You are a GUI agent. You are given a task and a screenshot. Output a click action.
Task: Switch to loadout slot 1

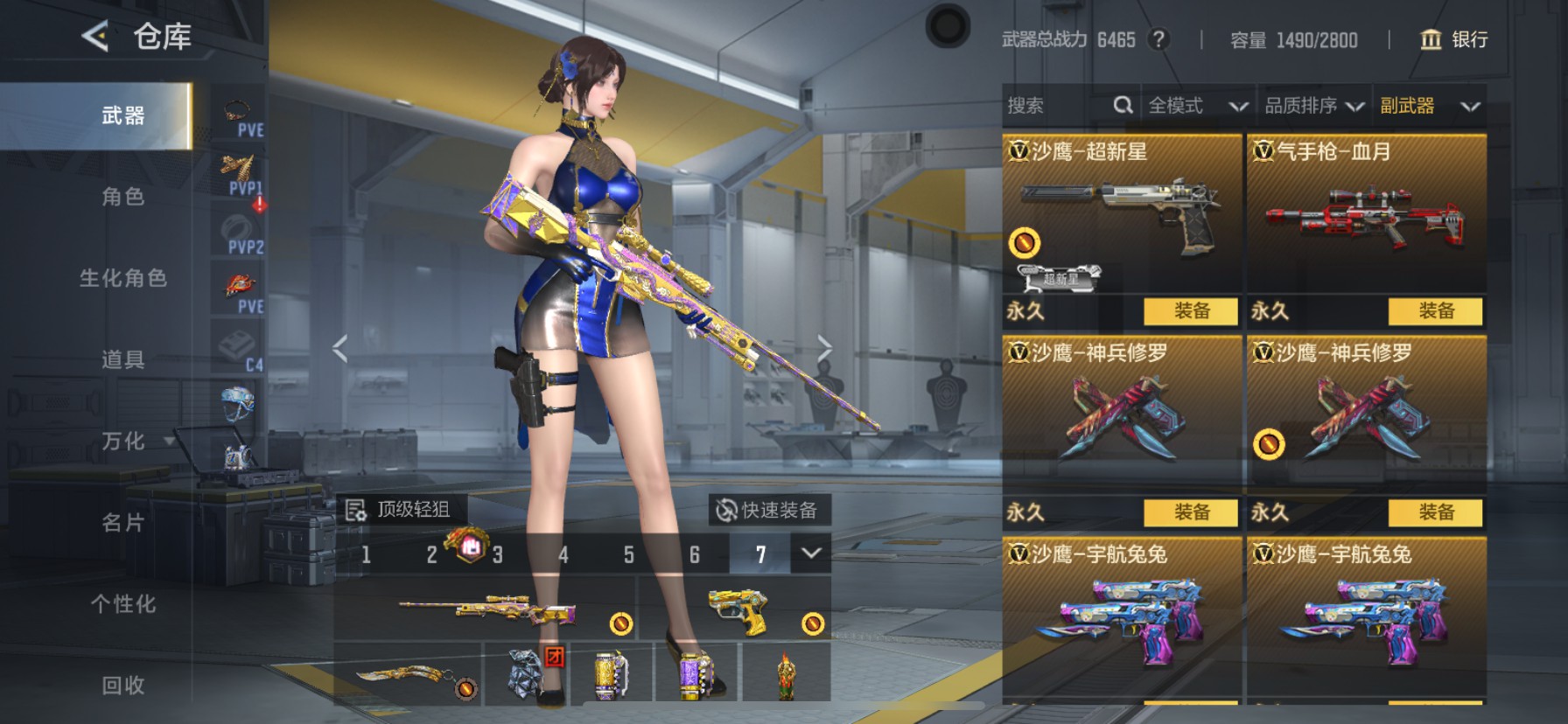click(x=366, y=554)
